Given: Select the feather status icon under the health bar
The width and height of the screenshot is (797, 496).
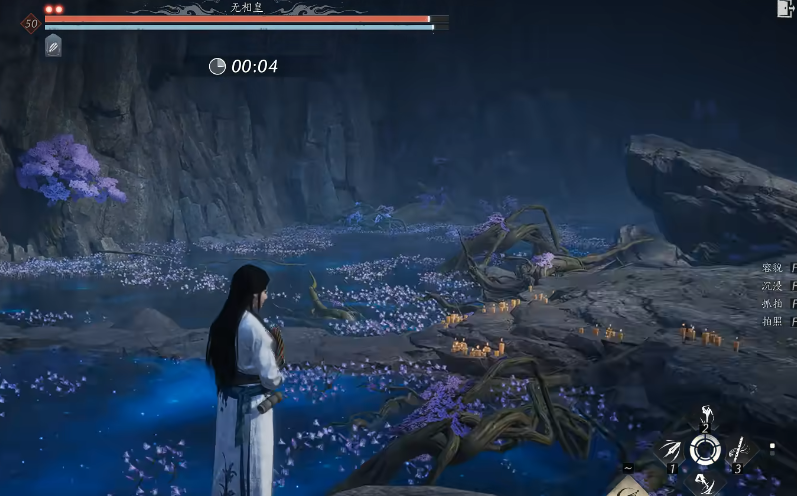Looking at the screenshot, I should [x=53, y=46].
